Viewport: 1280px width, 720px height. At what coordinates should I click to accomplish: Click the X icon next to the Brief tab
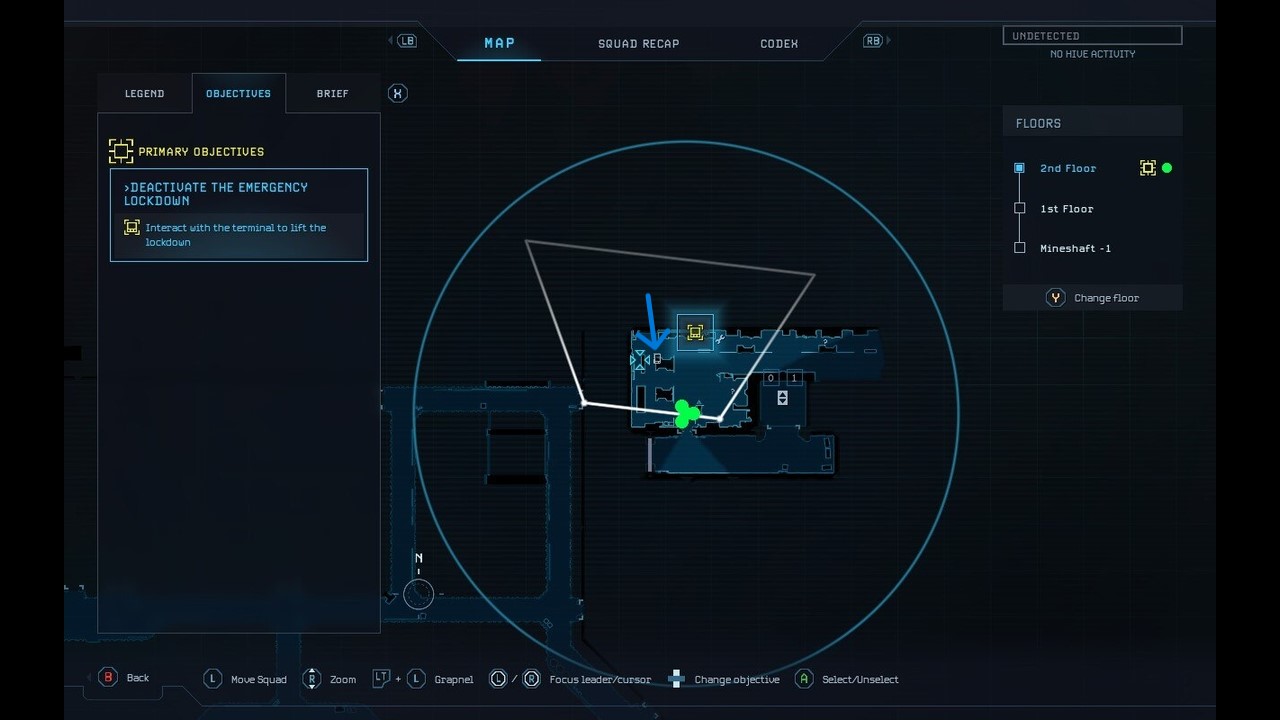pyautogui.click(x=397, y=92)
